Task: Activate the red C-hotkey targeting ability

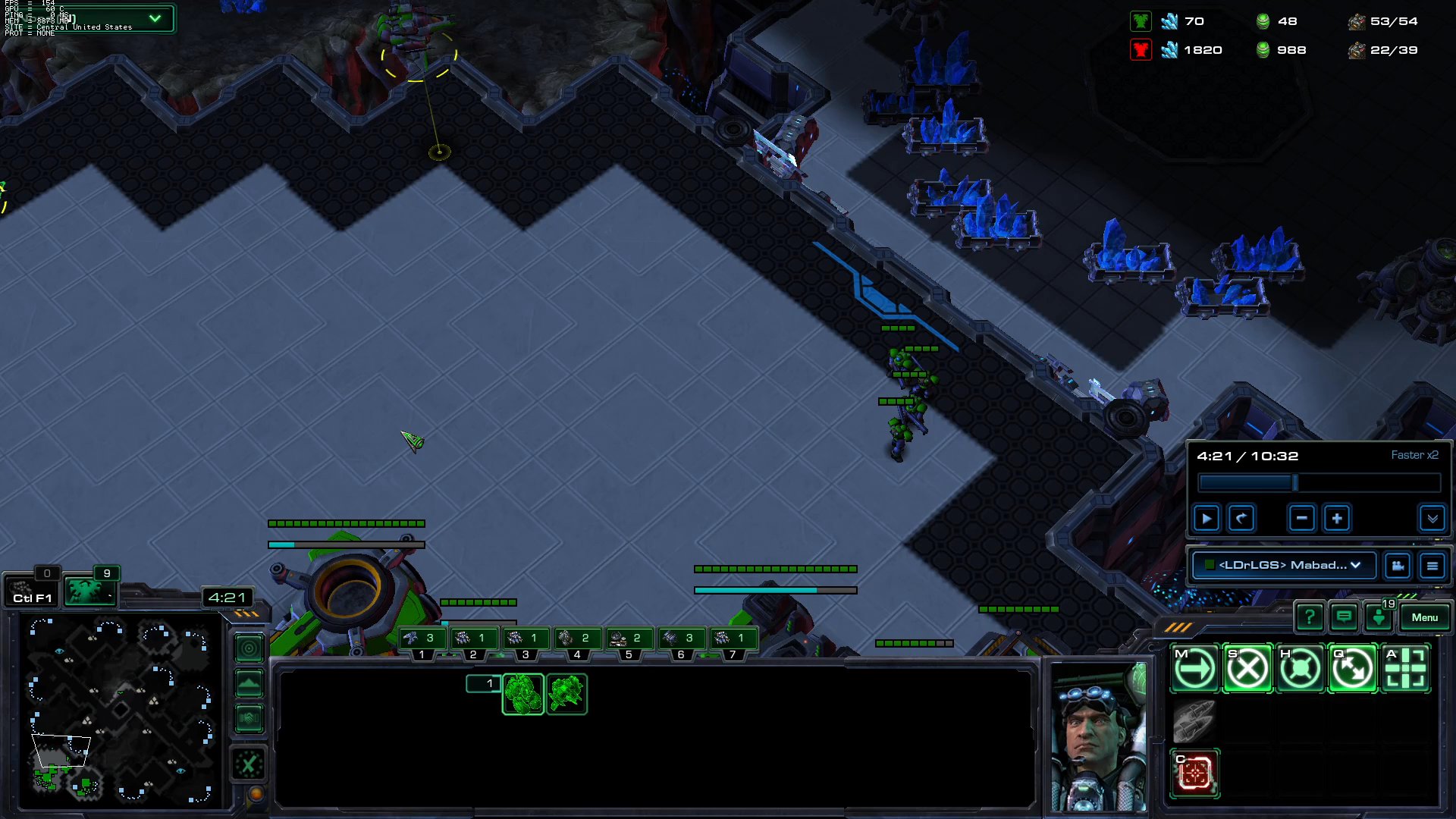Action: point(1196,772)
